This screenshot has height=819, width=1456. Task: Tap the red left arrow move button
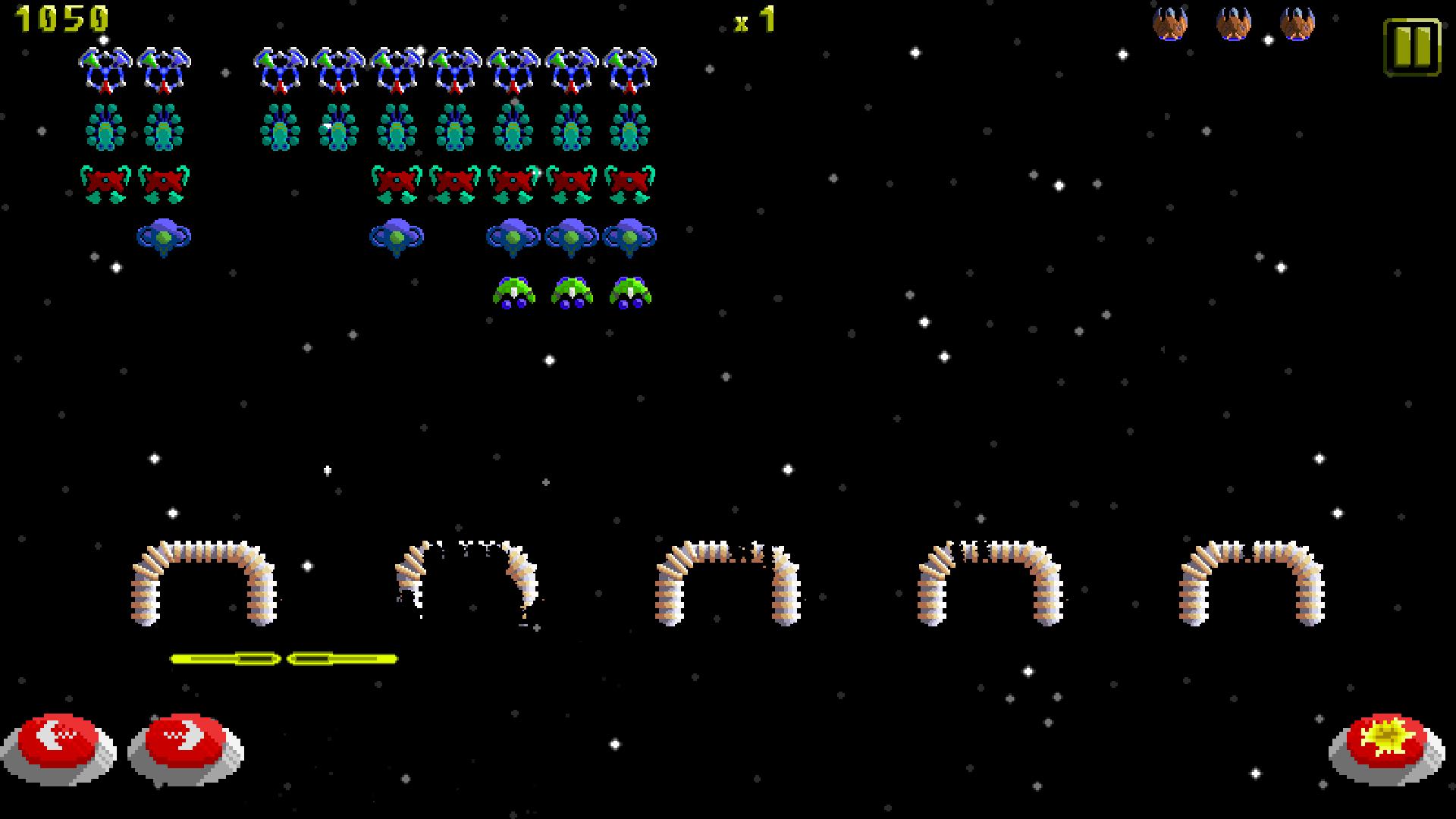58,744
